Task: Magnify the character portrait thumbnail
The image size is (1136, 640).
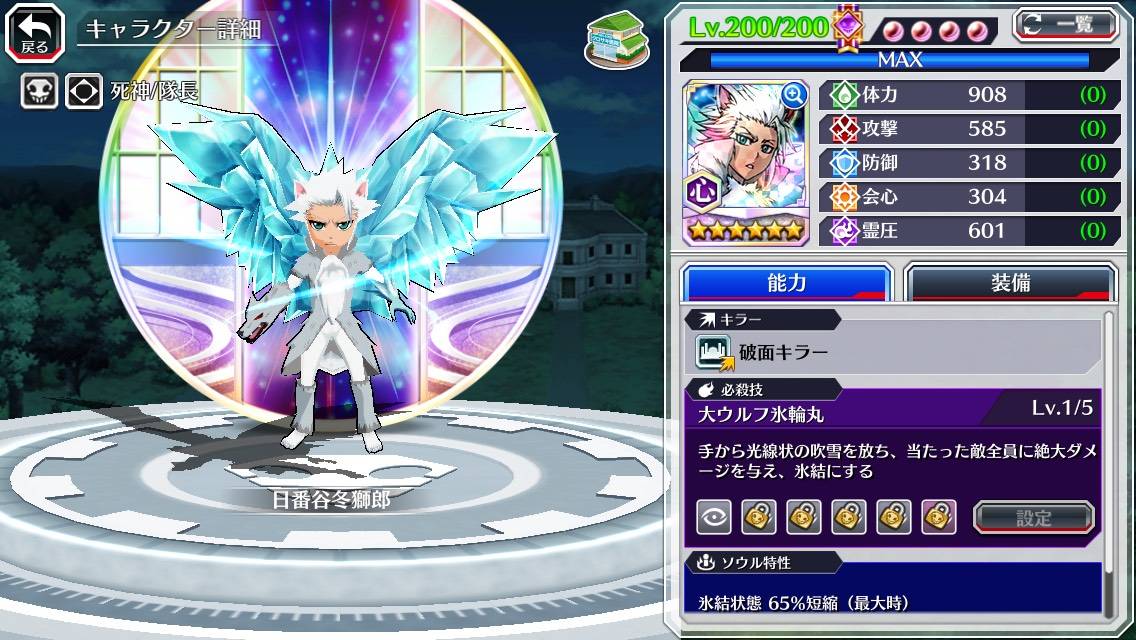Action: click(794, 95)
